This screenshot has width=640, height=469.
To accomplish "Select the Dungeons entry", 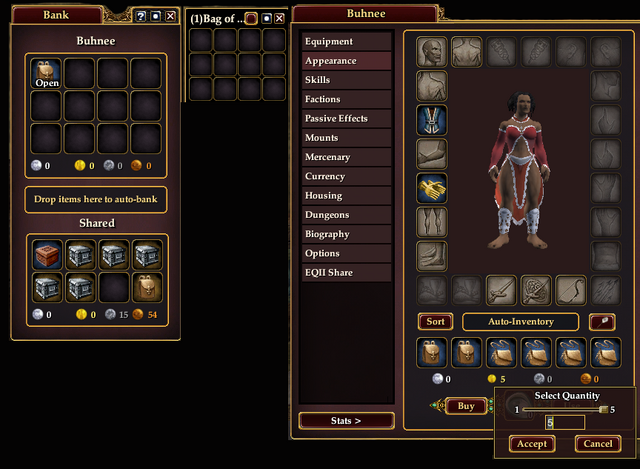I will 346,215.
